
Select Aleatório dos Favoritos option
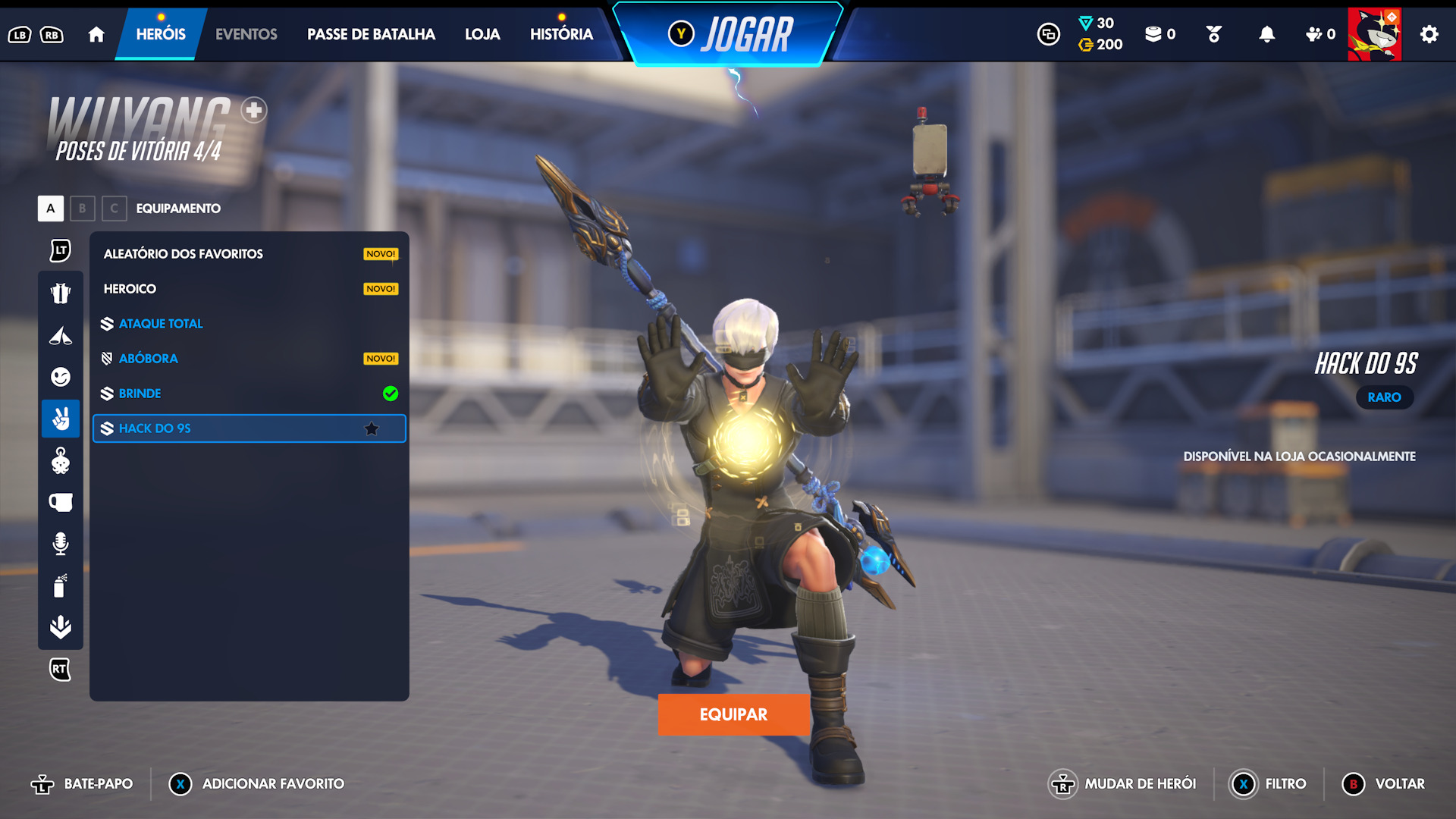(249, 254)
